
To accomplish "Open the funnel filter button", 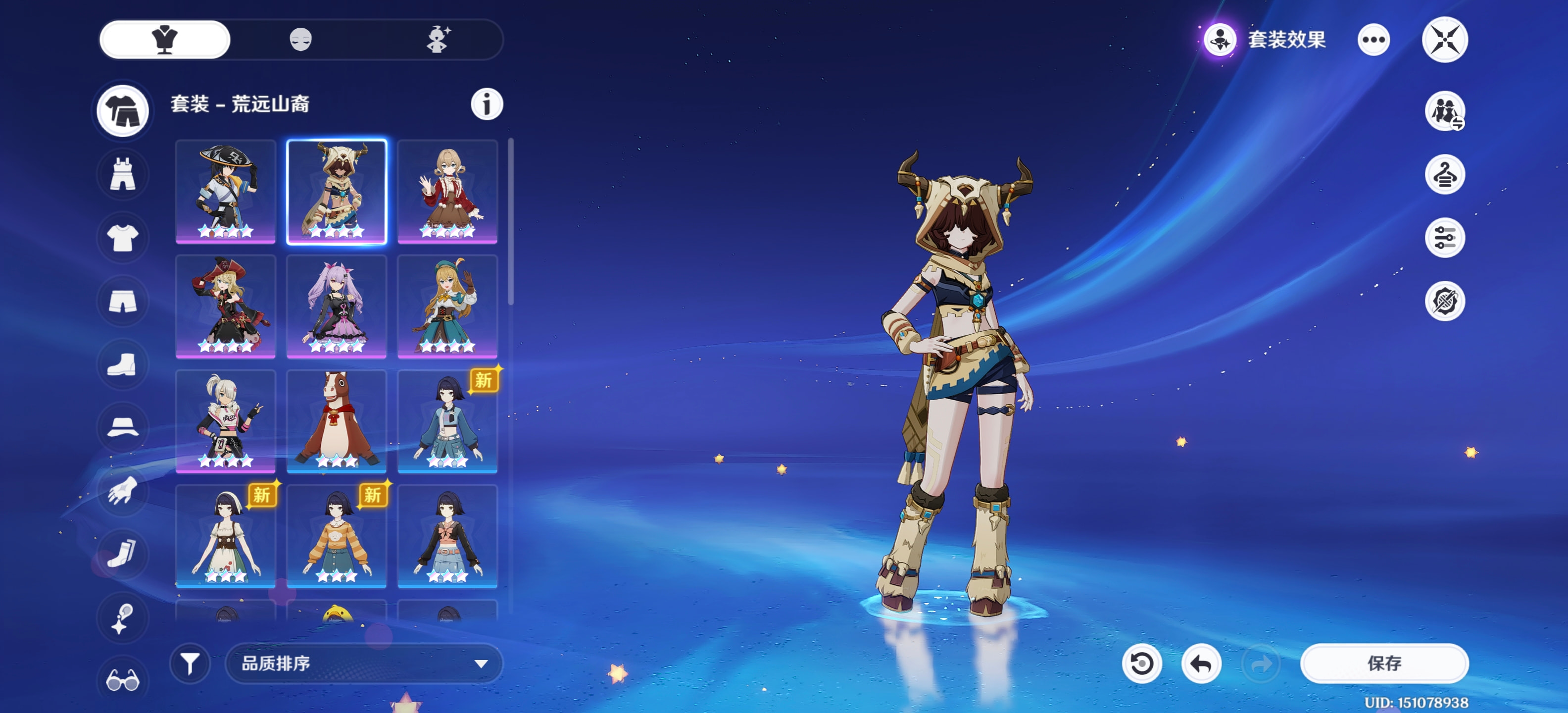I will pos(190,663).
